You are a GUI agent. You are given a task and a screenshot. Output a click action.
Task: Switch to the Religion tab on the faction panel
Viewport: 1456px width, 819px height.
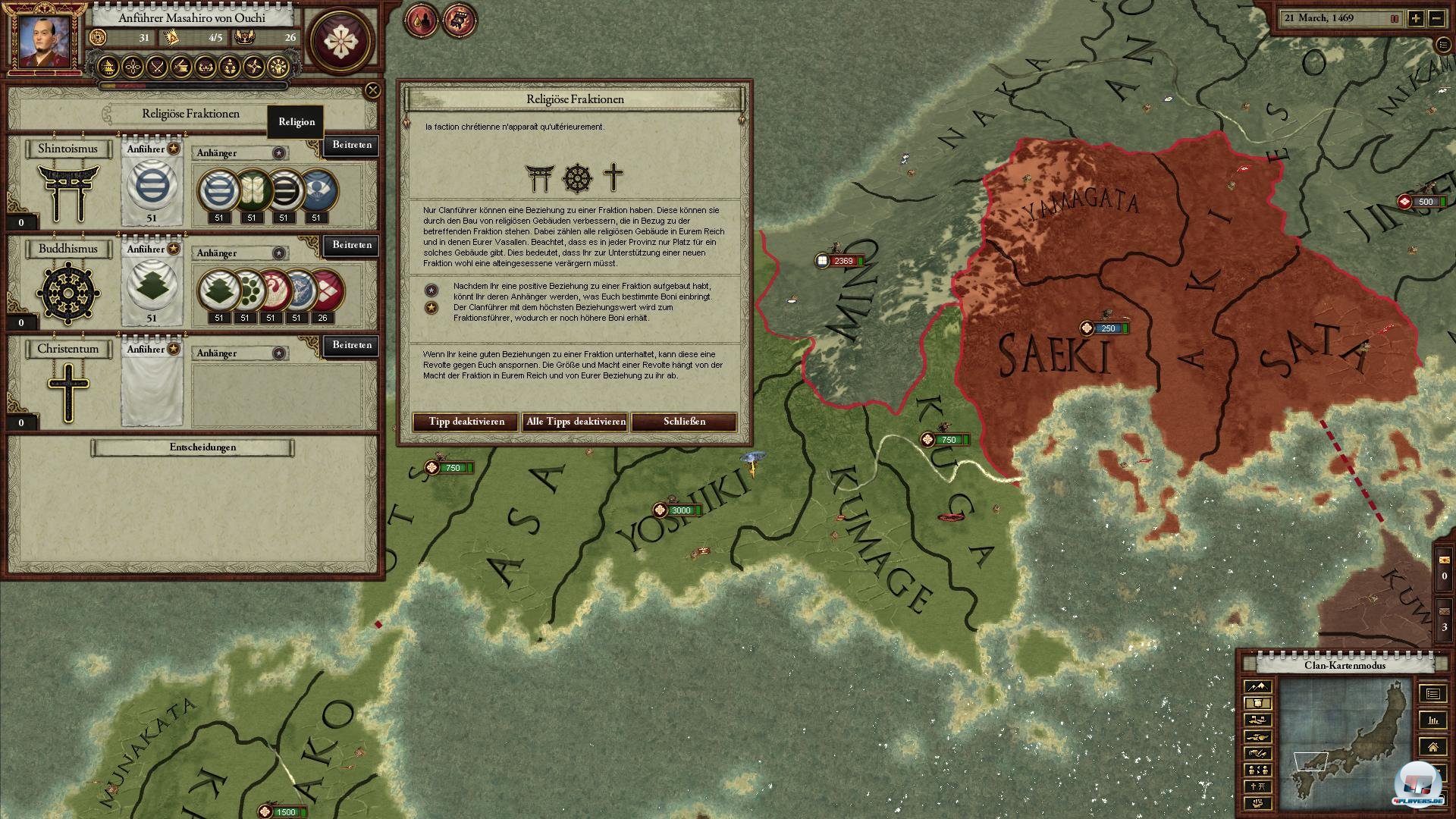coord(295,121)
